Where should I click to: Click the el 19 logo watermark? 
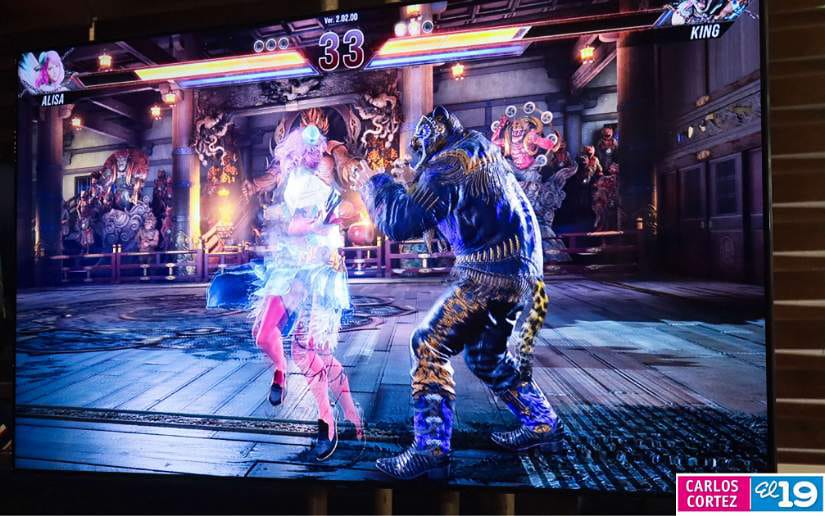[x=787, y=493]
